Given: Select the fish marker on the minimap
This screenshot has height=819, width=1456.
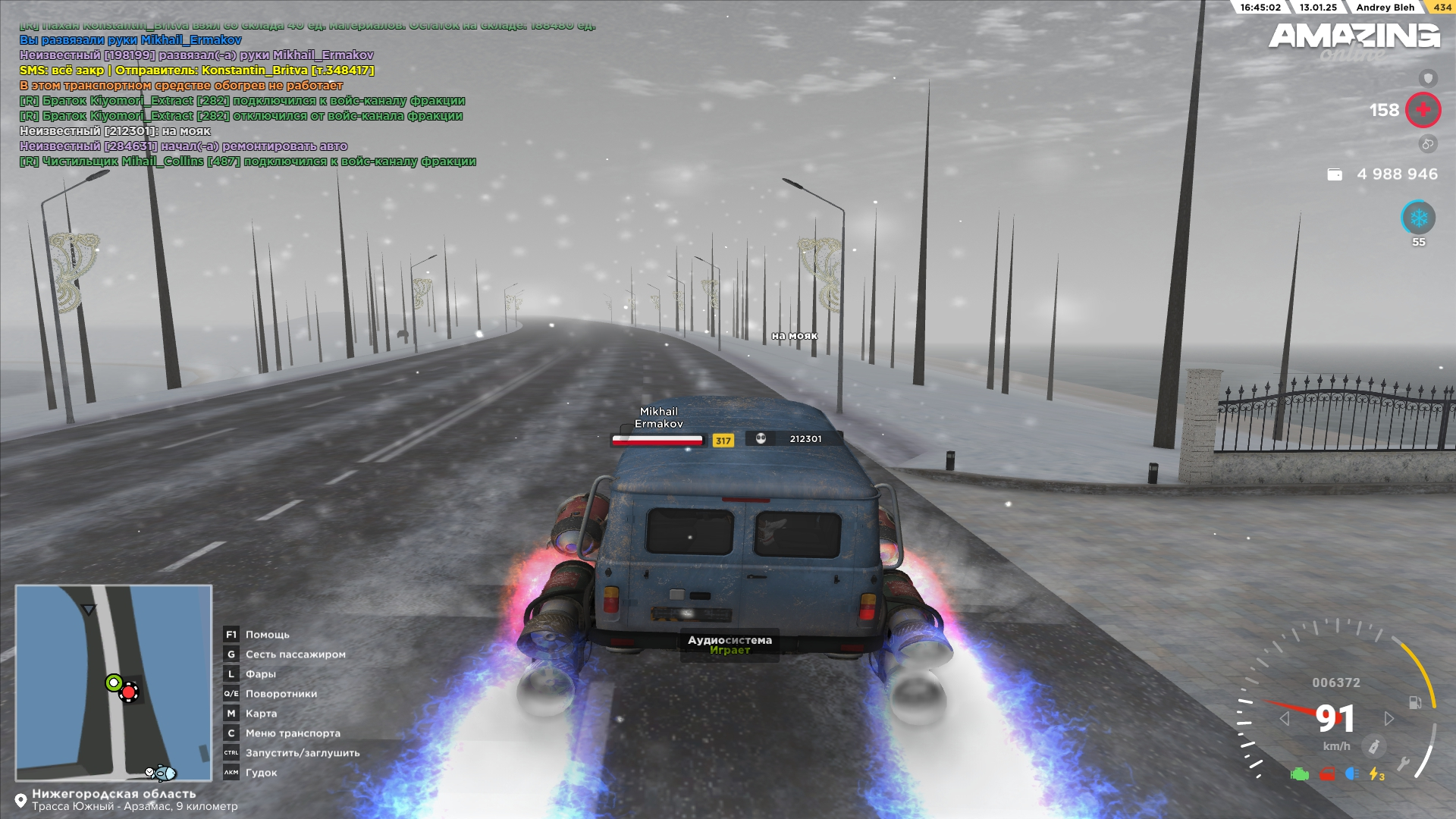Looking at the screenshot, I should (x=162, y=773).
